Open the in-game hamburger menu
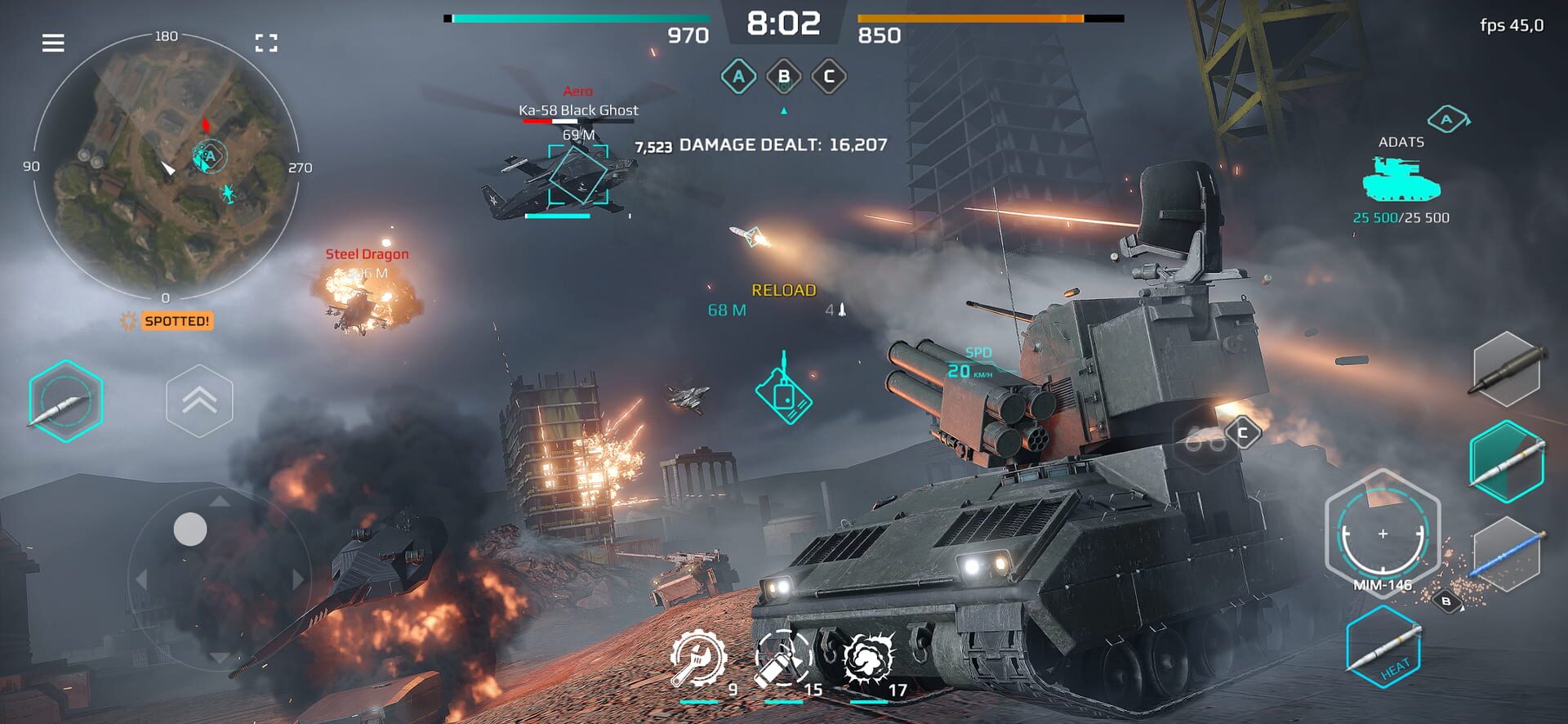 (53, 43)
